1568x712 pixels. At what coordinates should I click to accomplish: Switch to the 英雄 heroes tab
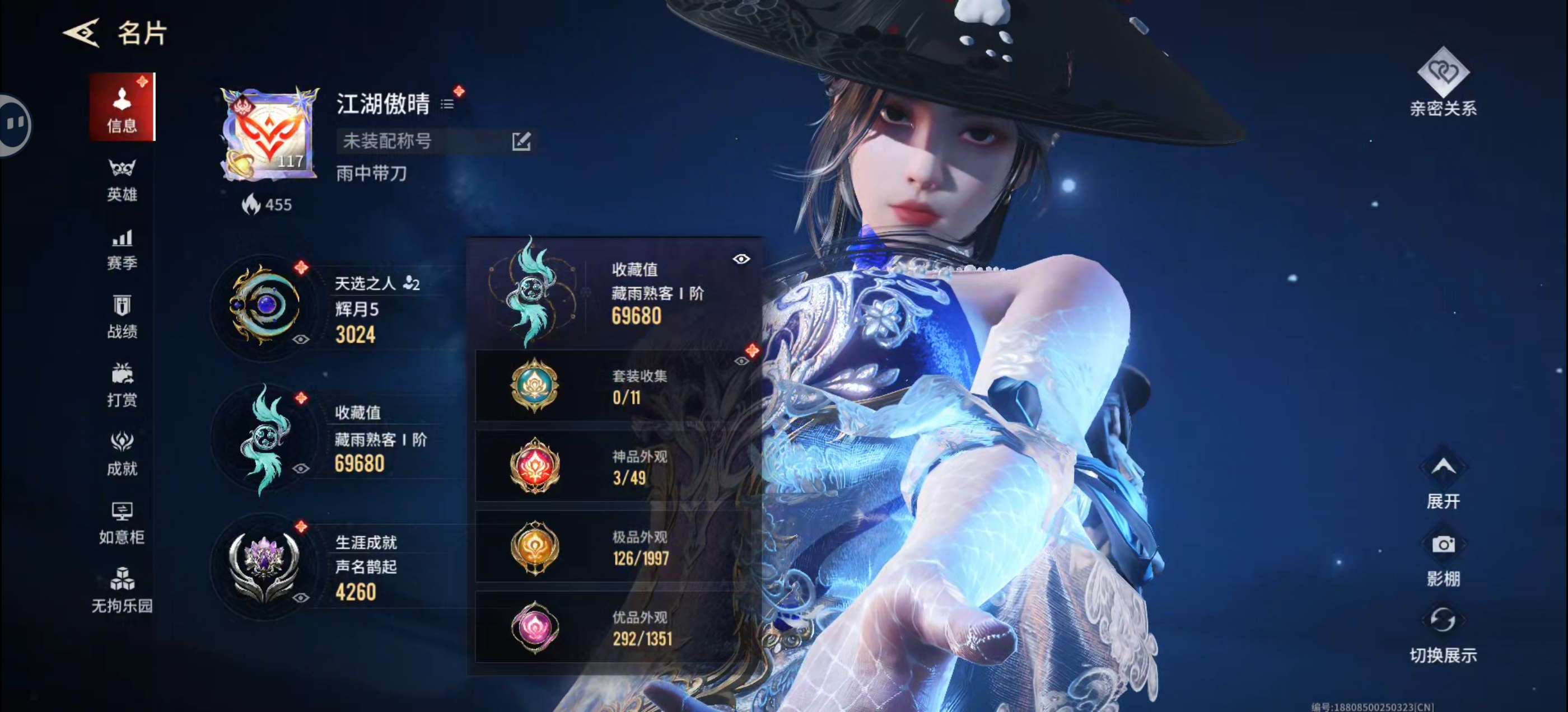pos(122,180)
